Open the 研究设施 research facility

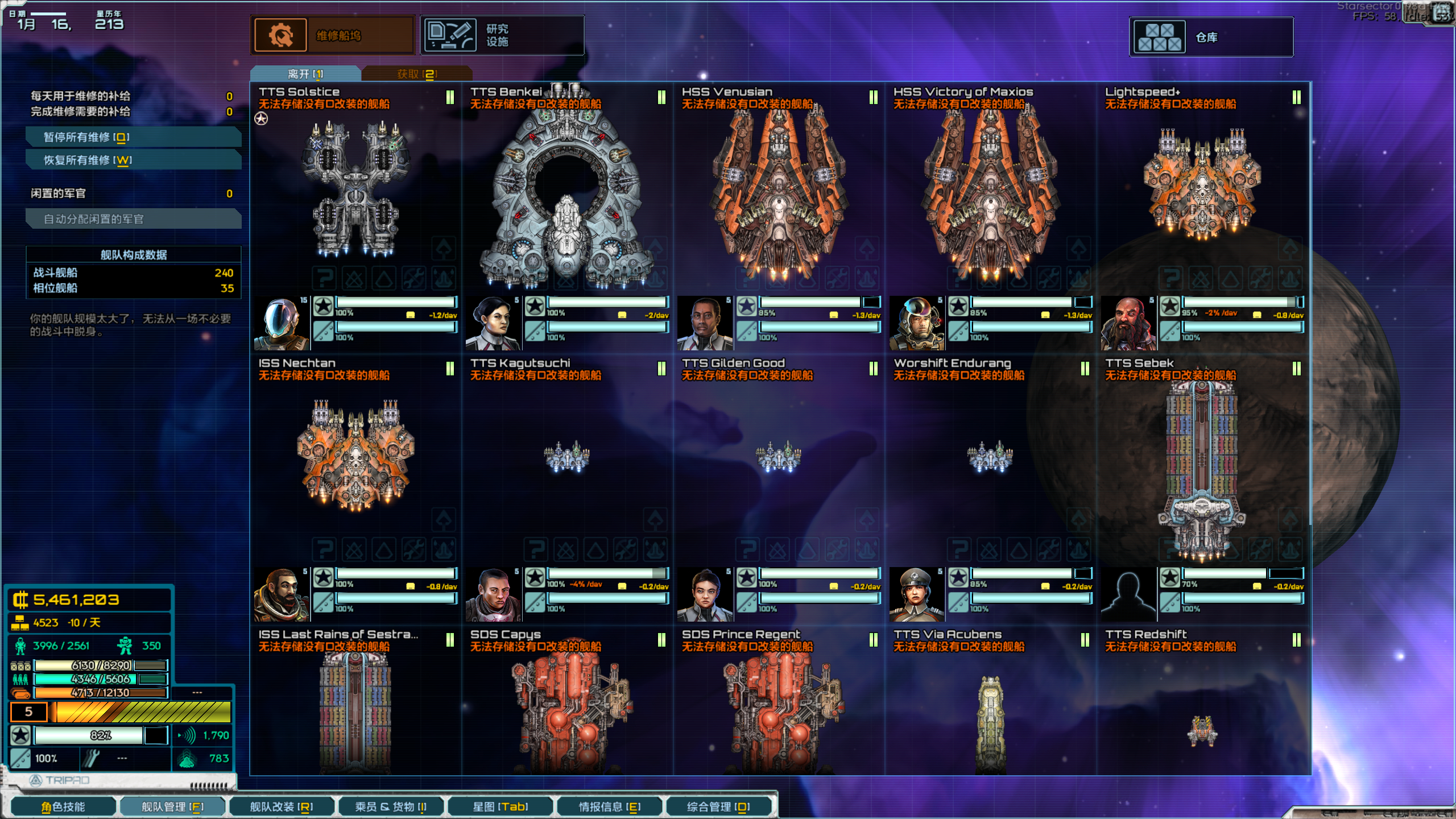pos(502,36)
